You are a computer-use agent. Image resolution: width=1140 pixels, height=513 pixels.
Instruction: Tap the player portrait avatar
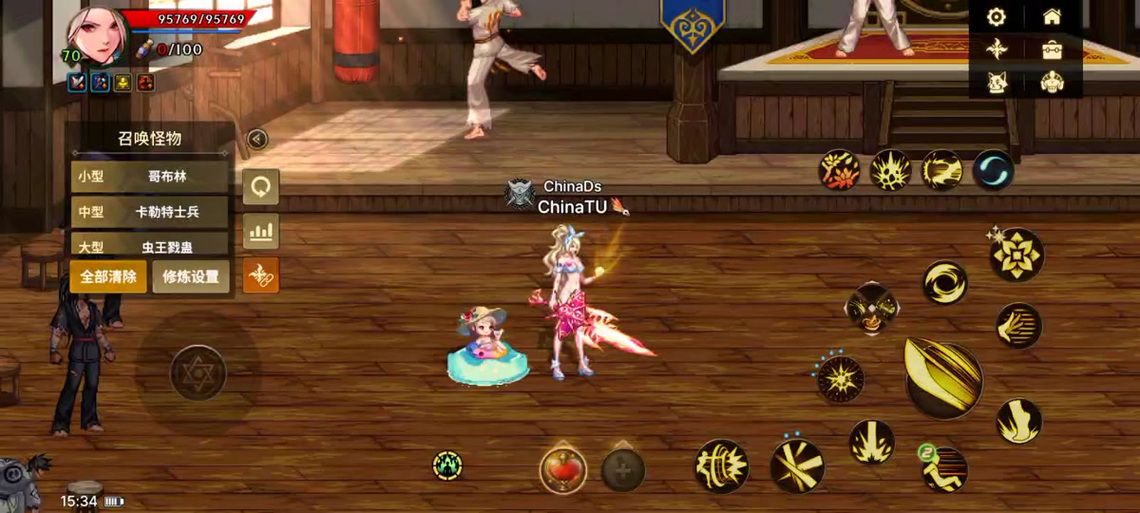94,36
